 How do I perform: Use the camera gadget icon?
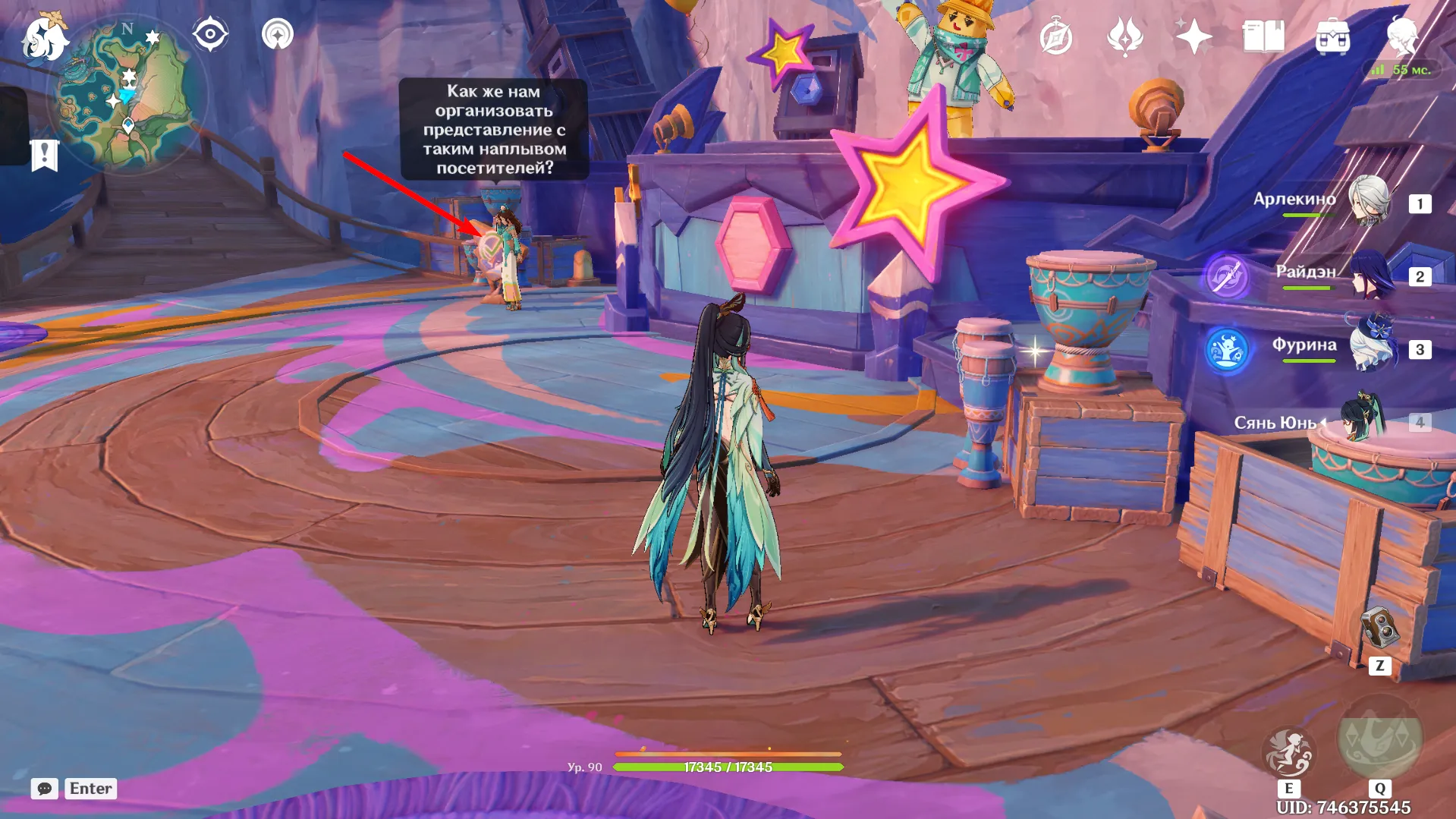point(1379,628)
